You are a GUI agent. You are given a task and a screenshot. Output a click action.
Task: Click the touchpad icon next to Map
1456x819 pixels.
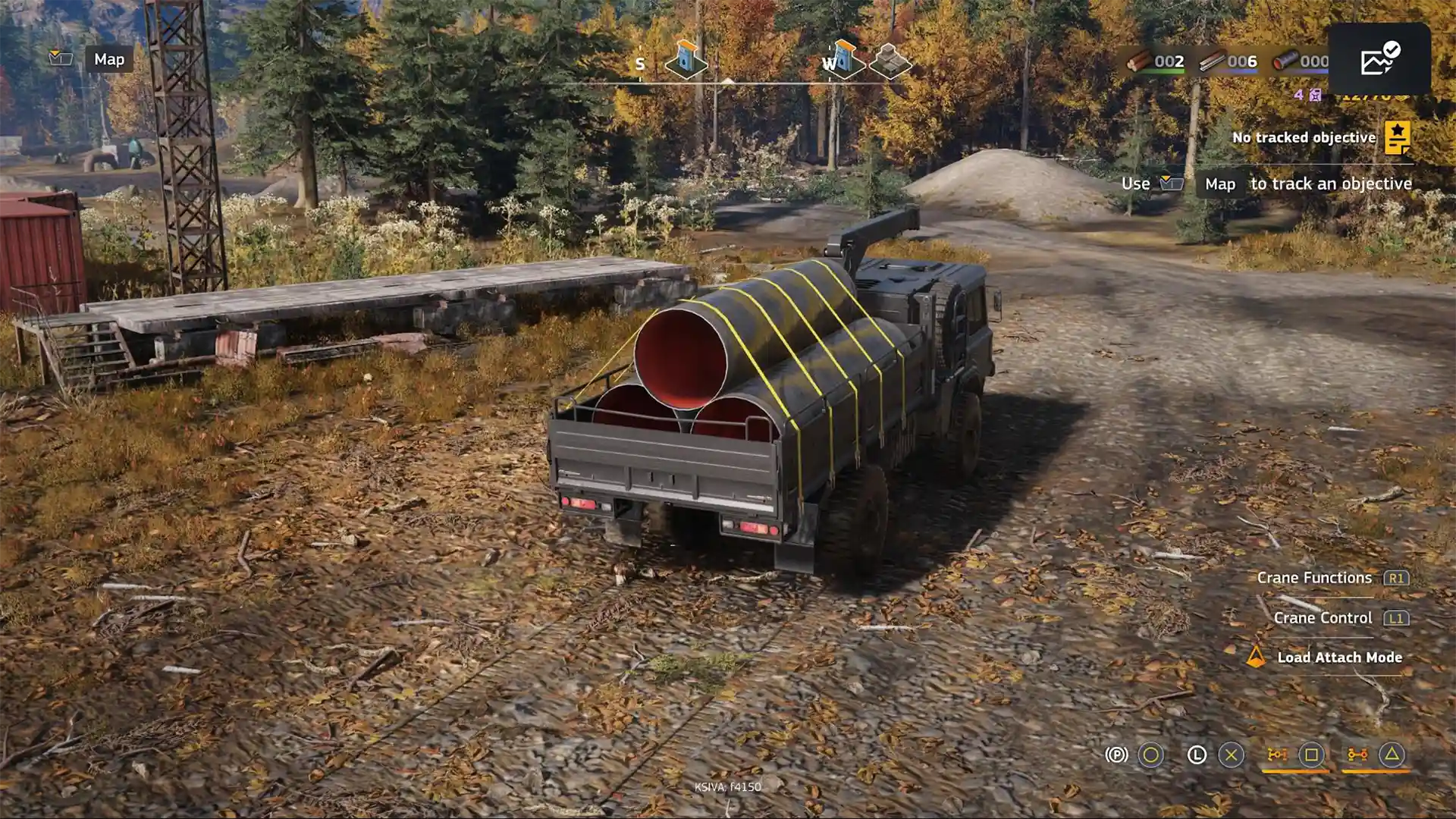(x=62, y=59)
